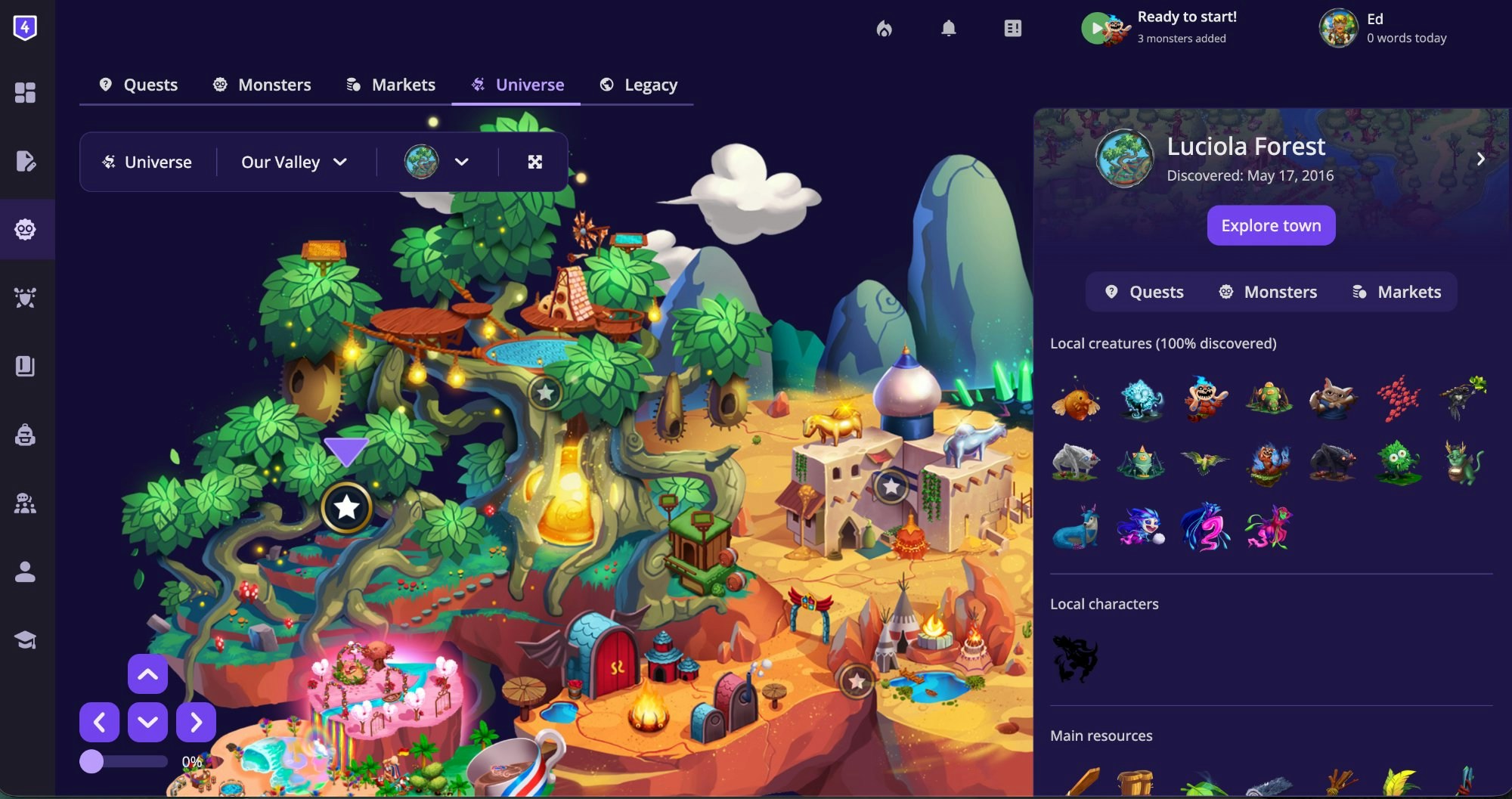The height and width of the screenshot is (799, 1512).
Task: Open the battle shield icon in sidebar
Action: (x=26, y=298)
